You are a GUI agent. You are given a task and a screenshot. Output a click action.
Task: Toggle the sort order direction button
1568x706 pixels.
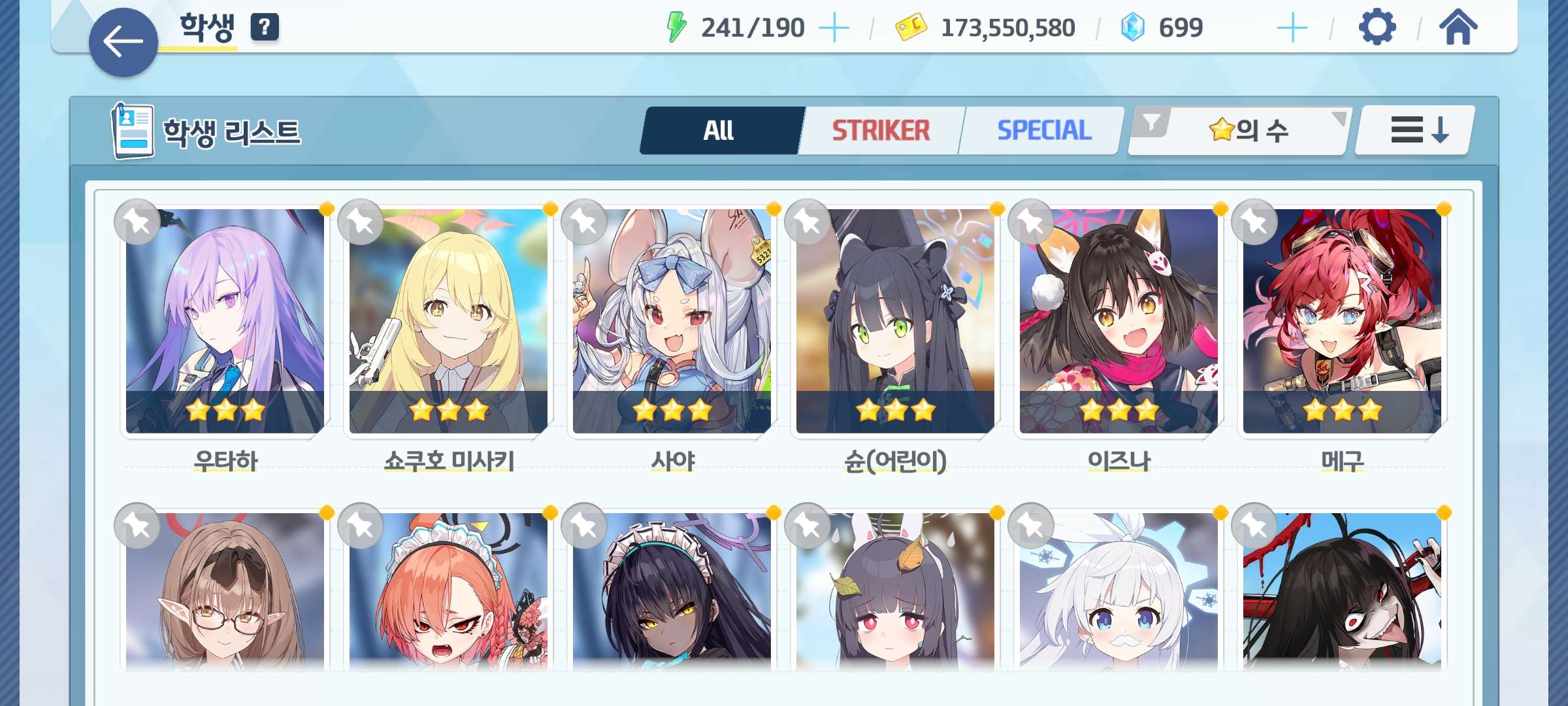[1415, 130]
